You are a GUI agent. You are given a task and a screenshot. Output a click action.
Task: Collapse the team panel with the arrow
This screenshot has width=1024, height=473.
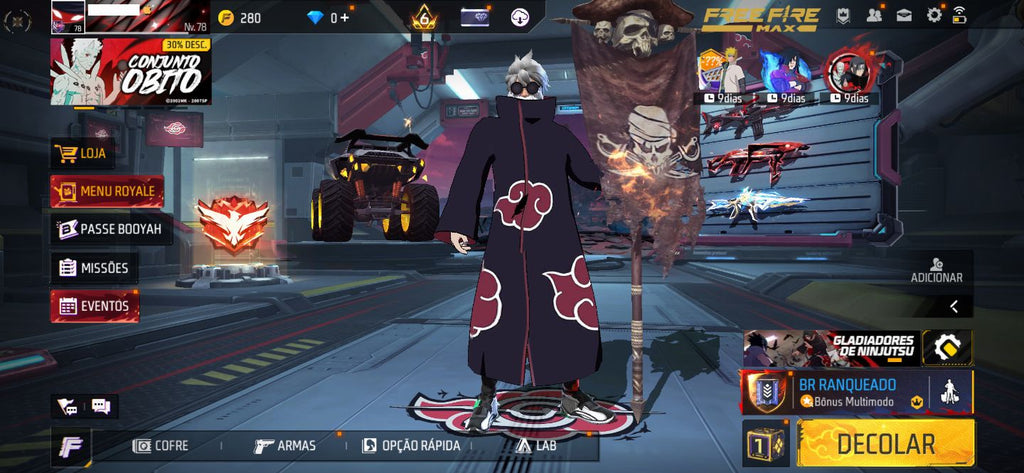coord(953,307)
